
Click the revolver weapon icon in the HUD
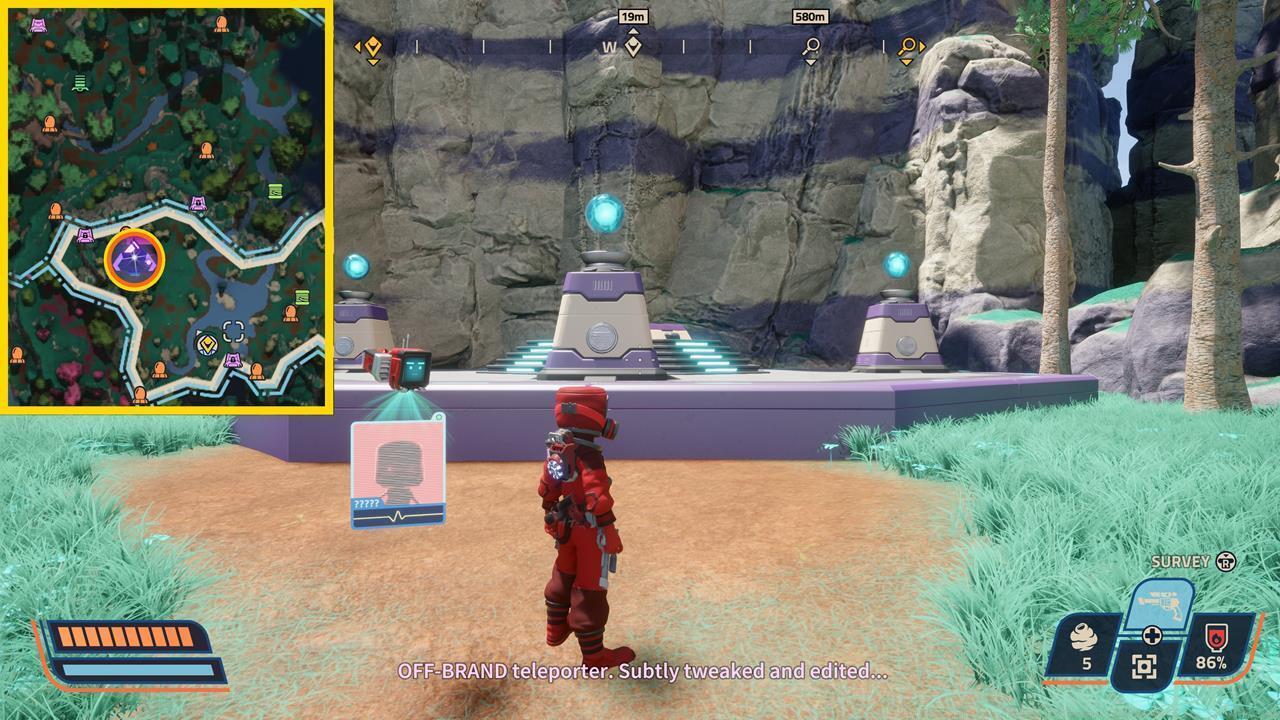click(x=1159, y=602)
